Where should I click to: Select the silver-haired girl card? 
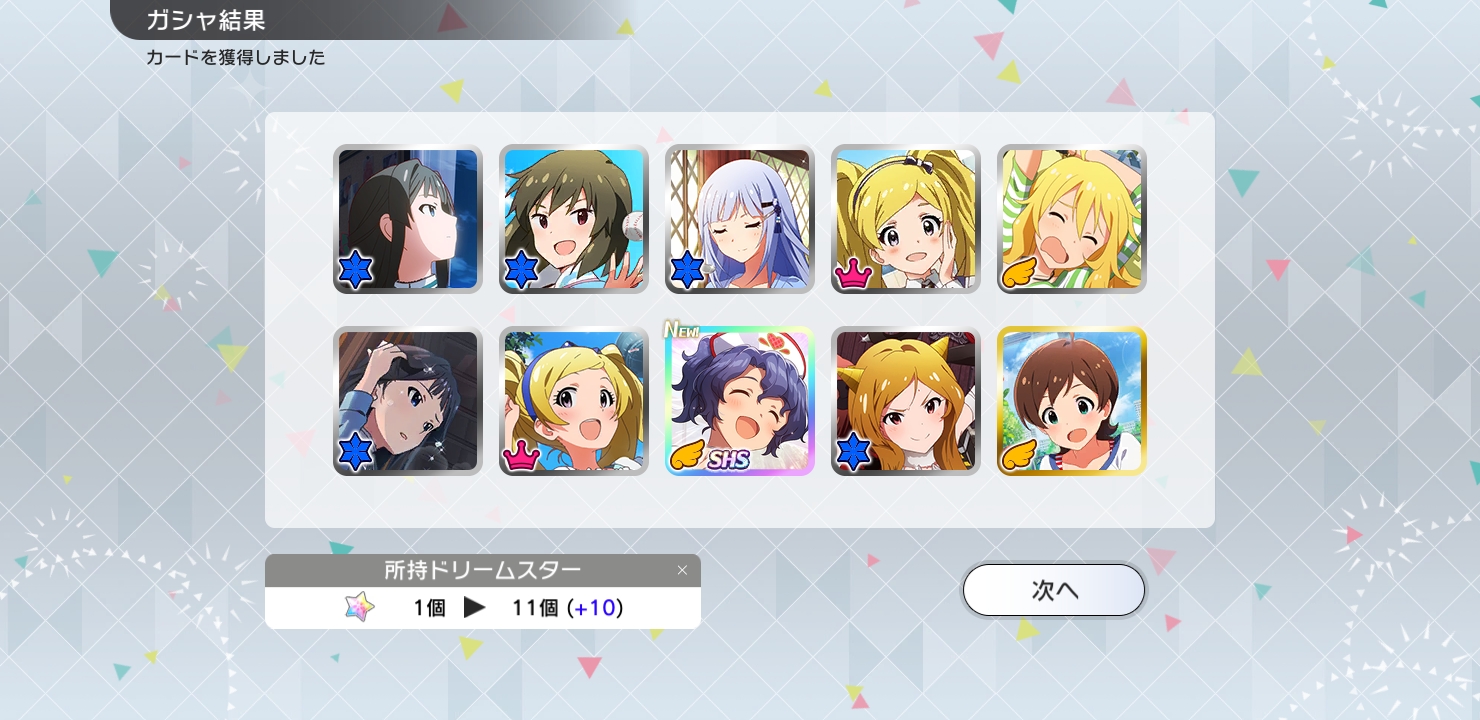[740, 219]
